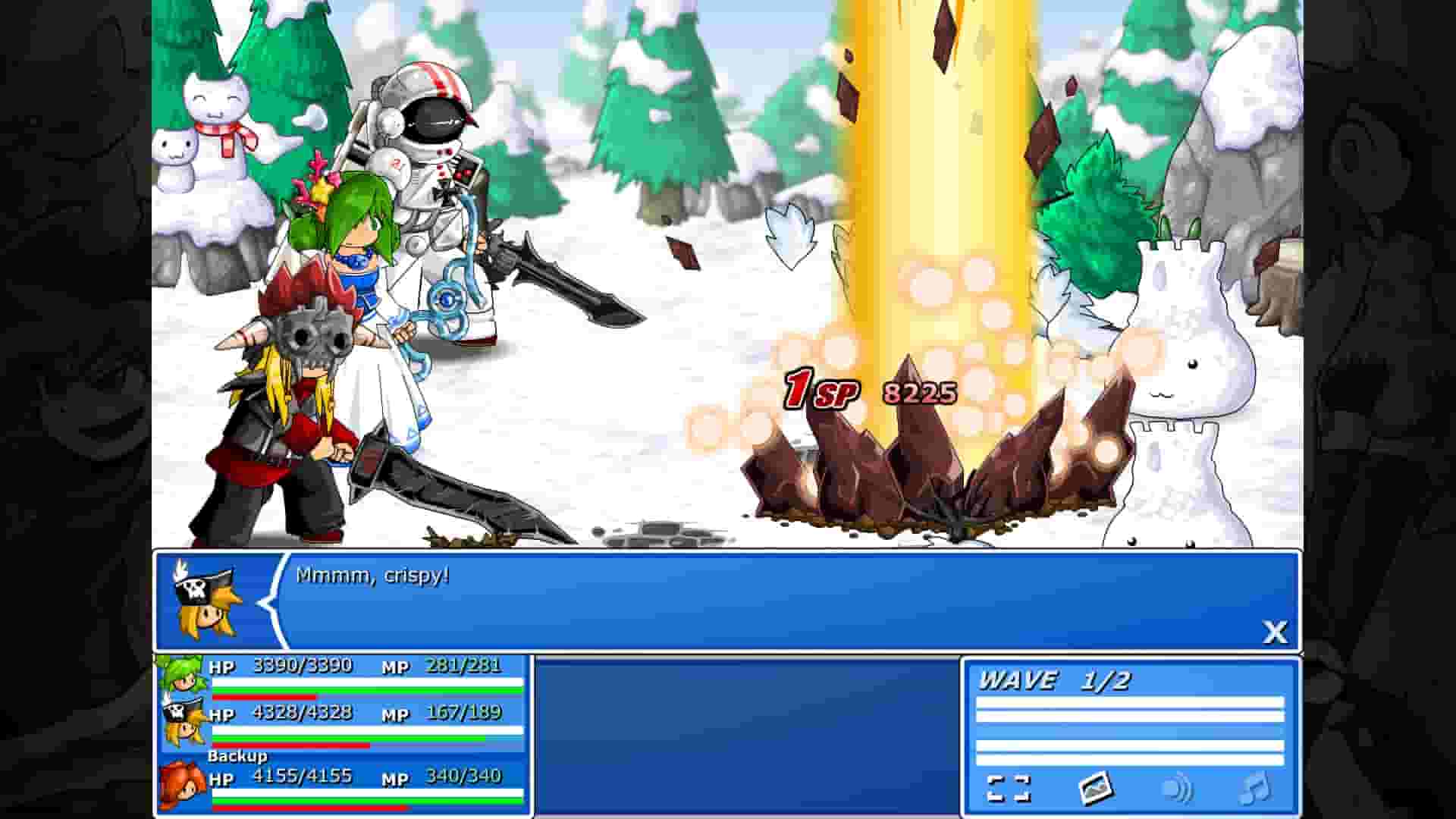This screenshot has width=1456, height=819.
Task: Open the graphics quality picture icon
Action: pos(1097,789)
